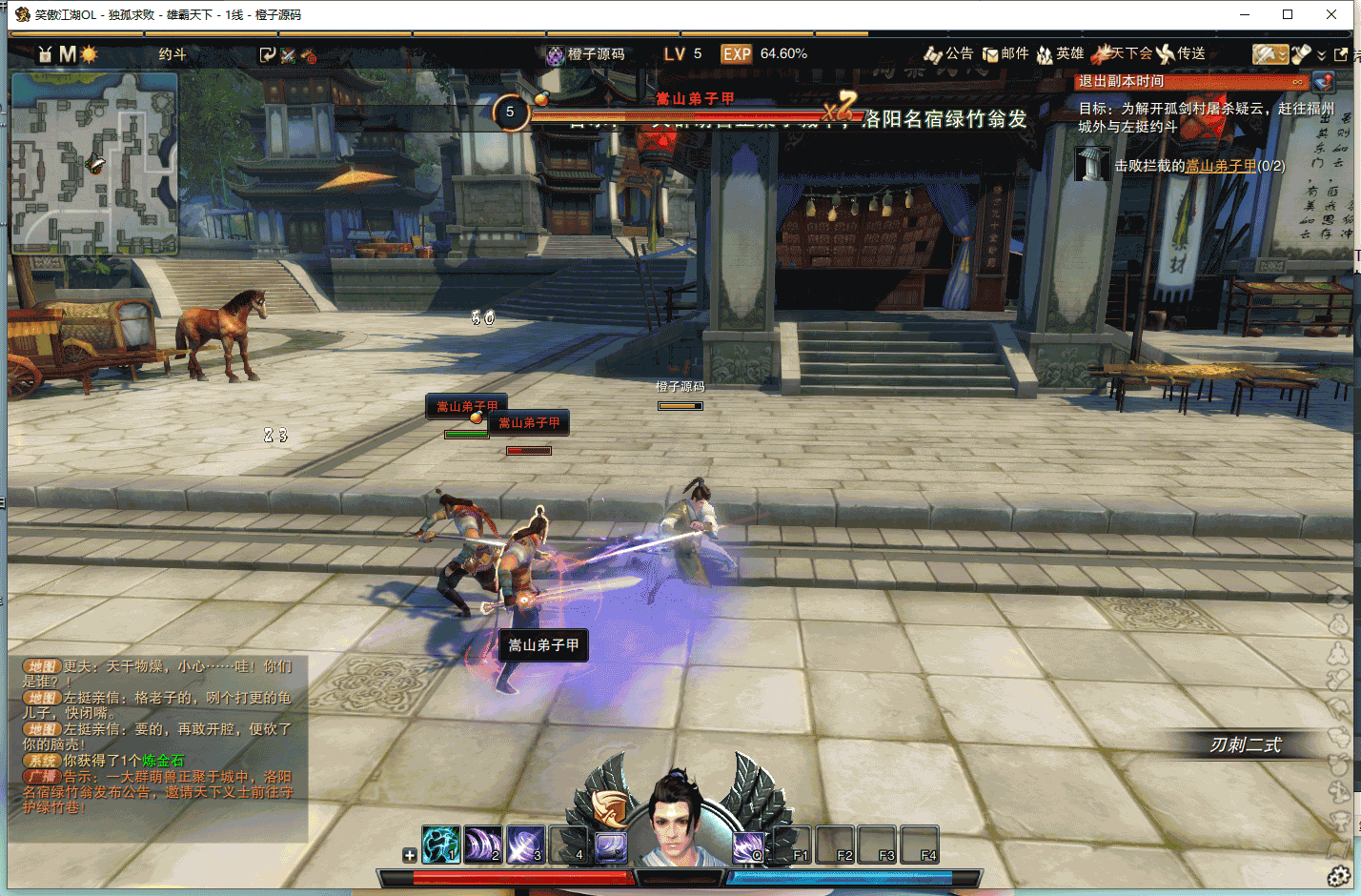Viewport: 1361px width, 896px height.
Task: Click the exit dungeon icon beside 退出副本时间
Action: point(1324,82)
